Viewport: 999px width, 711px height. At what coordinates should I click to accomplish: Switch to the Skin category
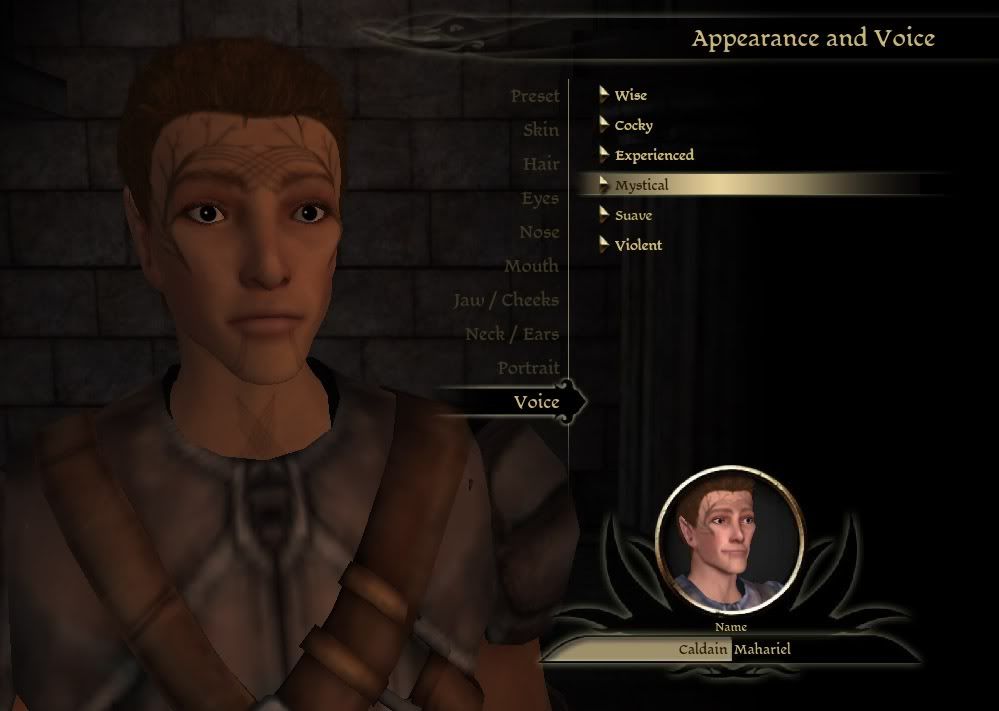(x=541, y=131)
